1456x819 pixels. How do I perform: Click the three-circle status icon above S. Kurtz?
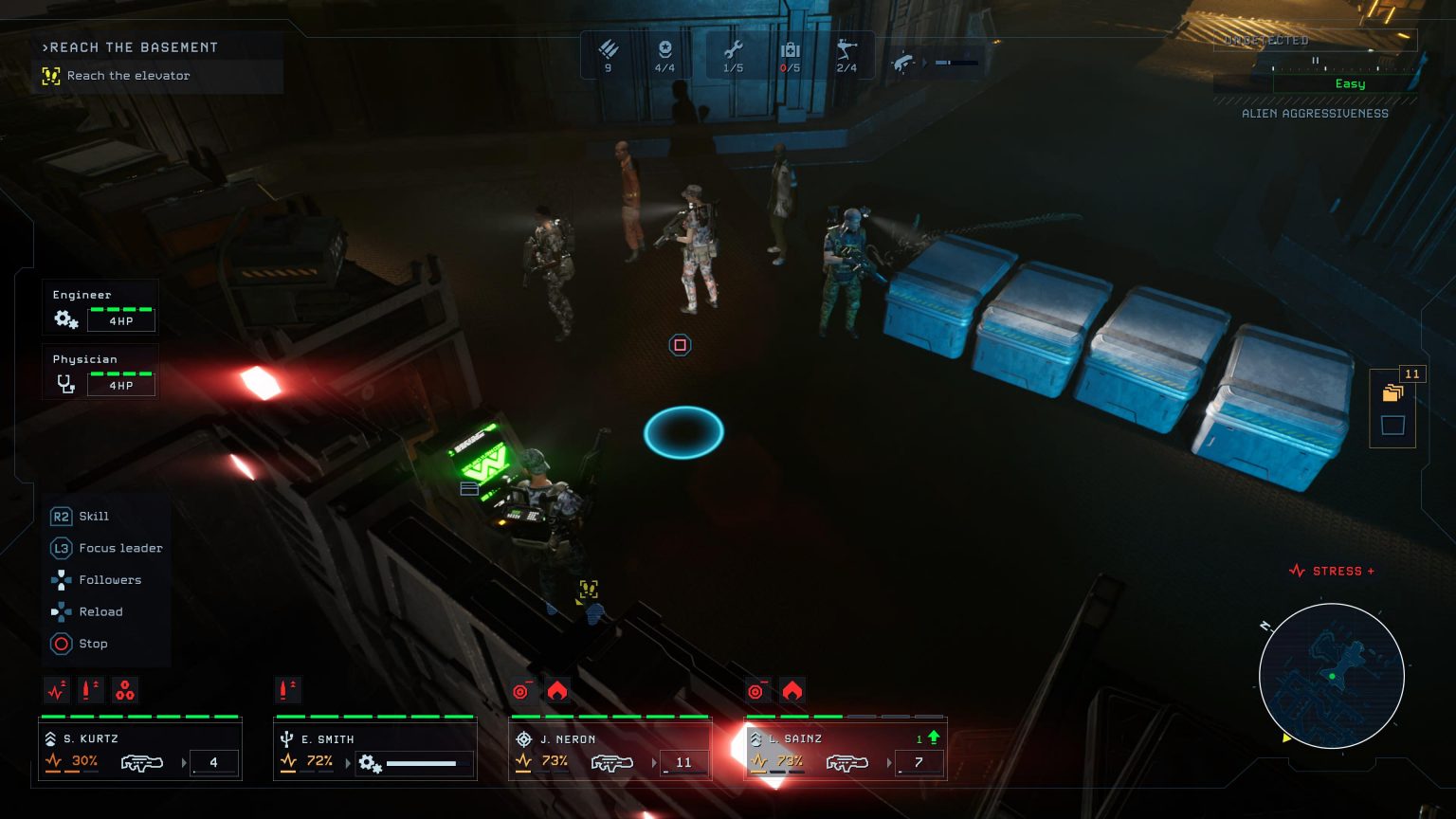click(x=125, y=690)
